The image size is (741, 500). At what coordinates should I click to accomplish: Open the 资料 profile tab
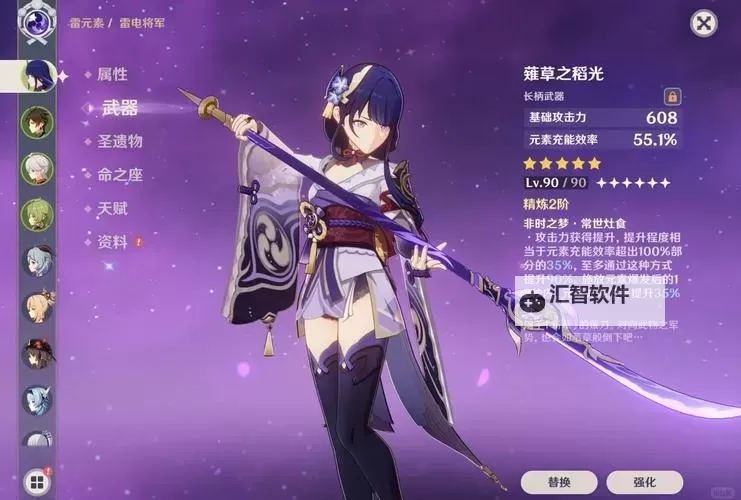click(x=112, y=242)
